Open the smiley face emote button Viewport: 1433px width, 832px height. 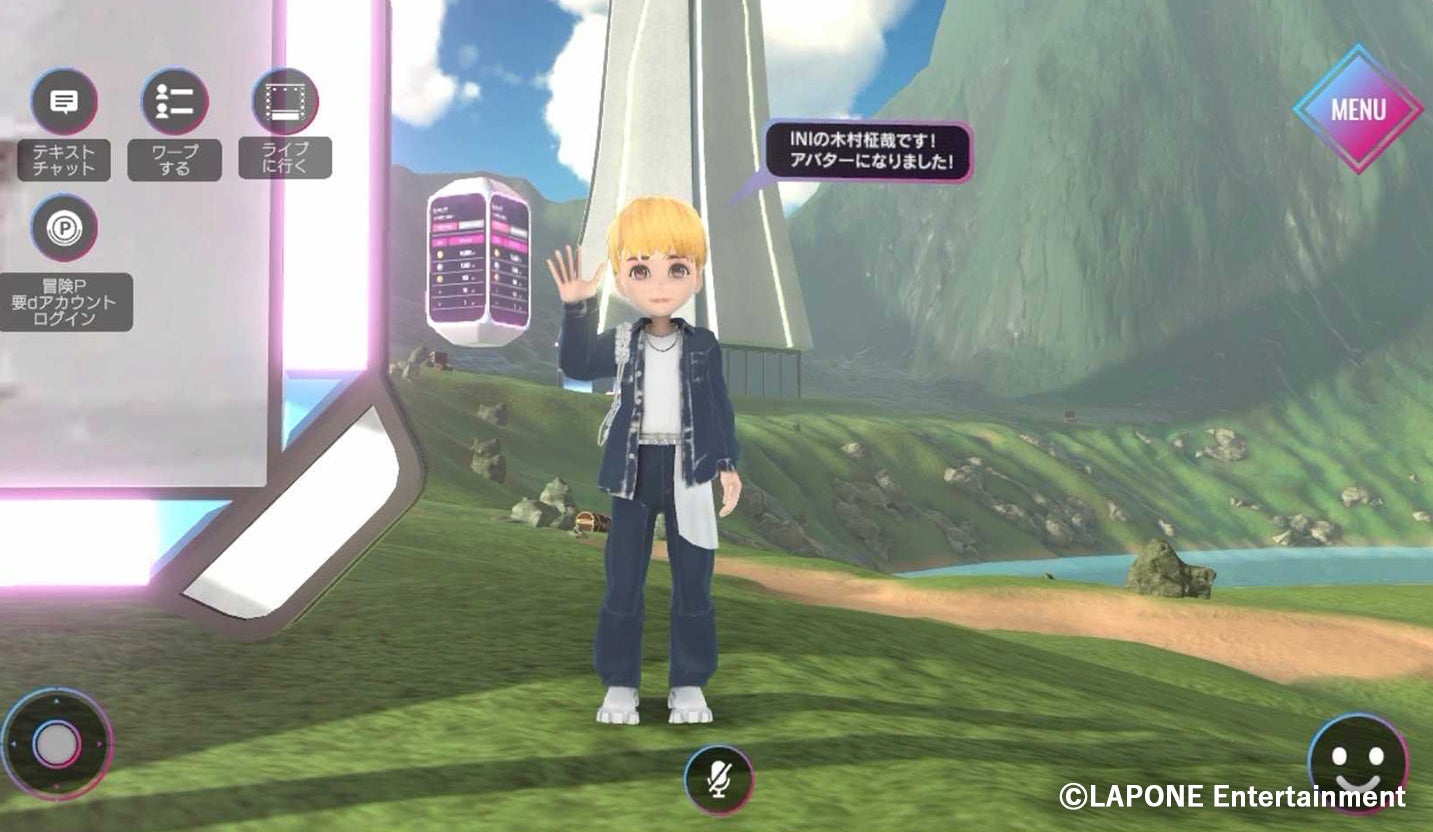pyautogui.click(x=1357, y=764)
